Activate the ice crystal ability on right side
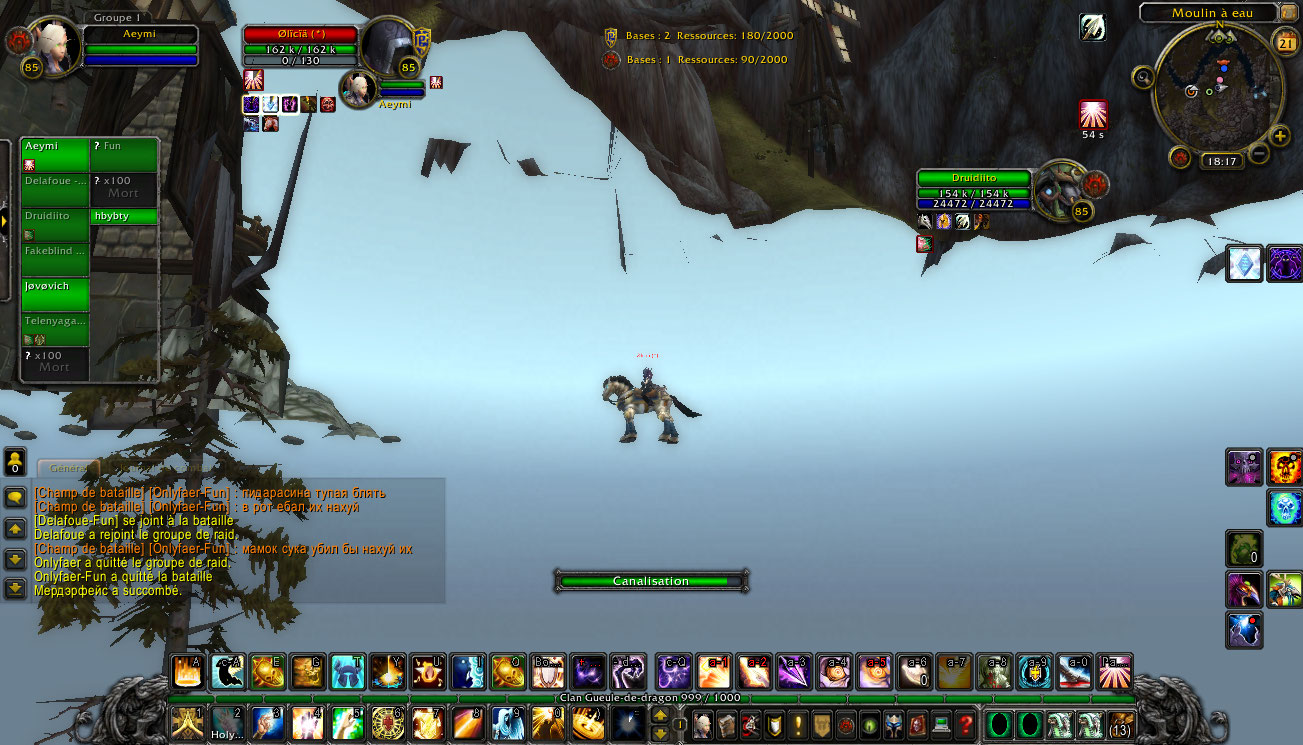Viewport: 1303px width, 745px height. point(1245,263)
